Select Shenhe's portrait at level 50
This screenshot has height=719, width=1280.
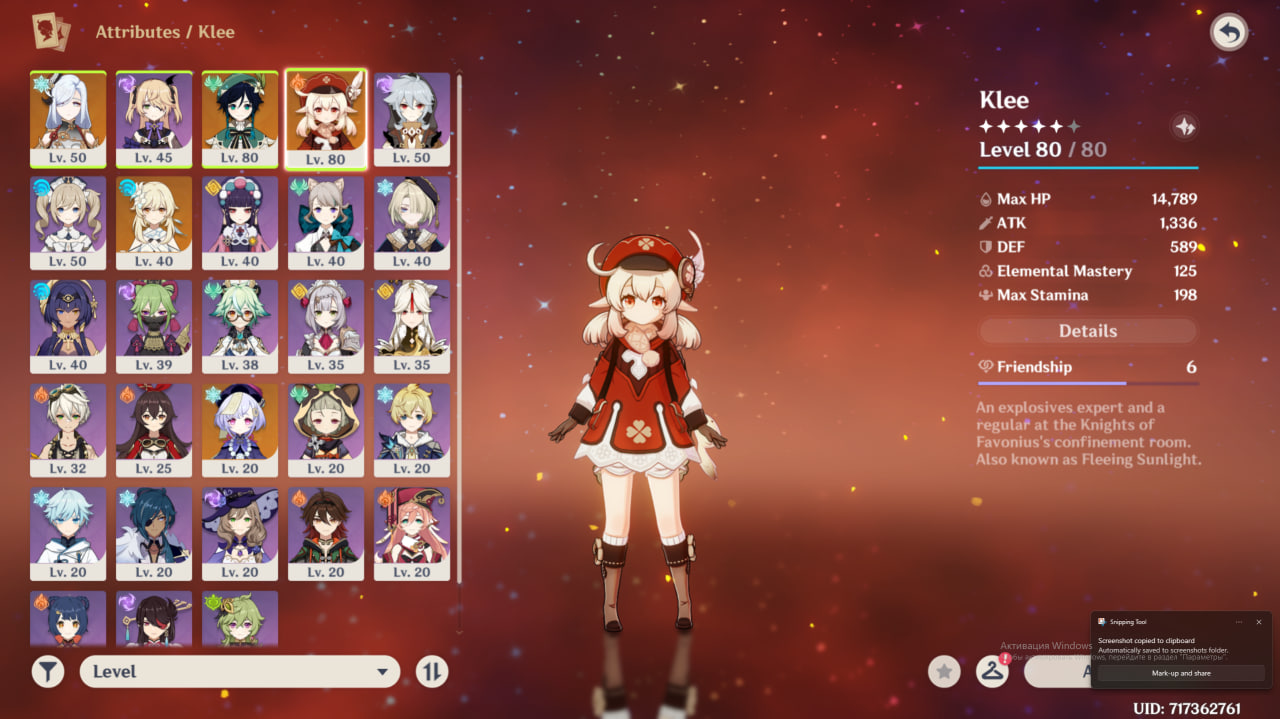point(68,118)
